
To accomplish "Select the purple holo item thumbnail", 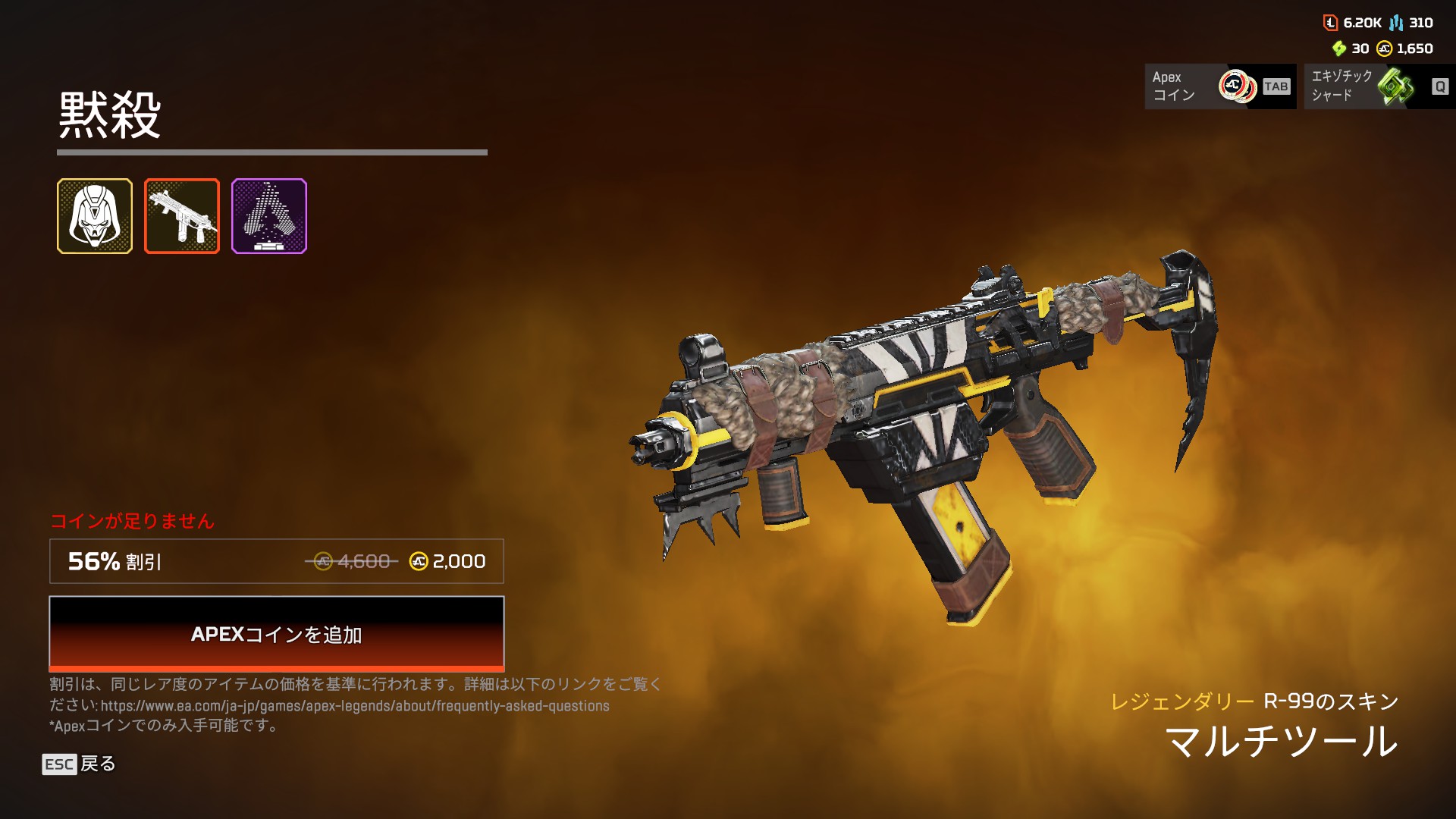I will pyautogui.click(x=269, y=216).
